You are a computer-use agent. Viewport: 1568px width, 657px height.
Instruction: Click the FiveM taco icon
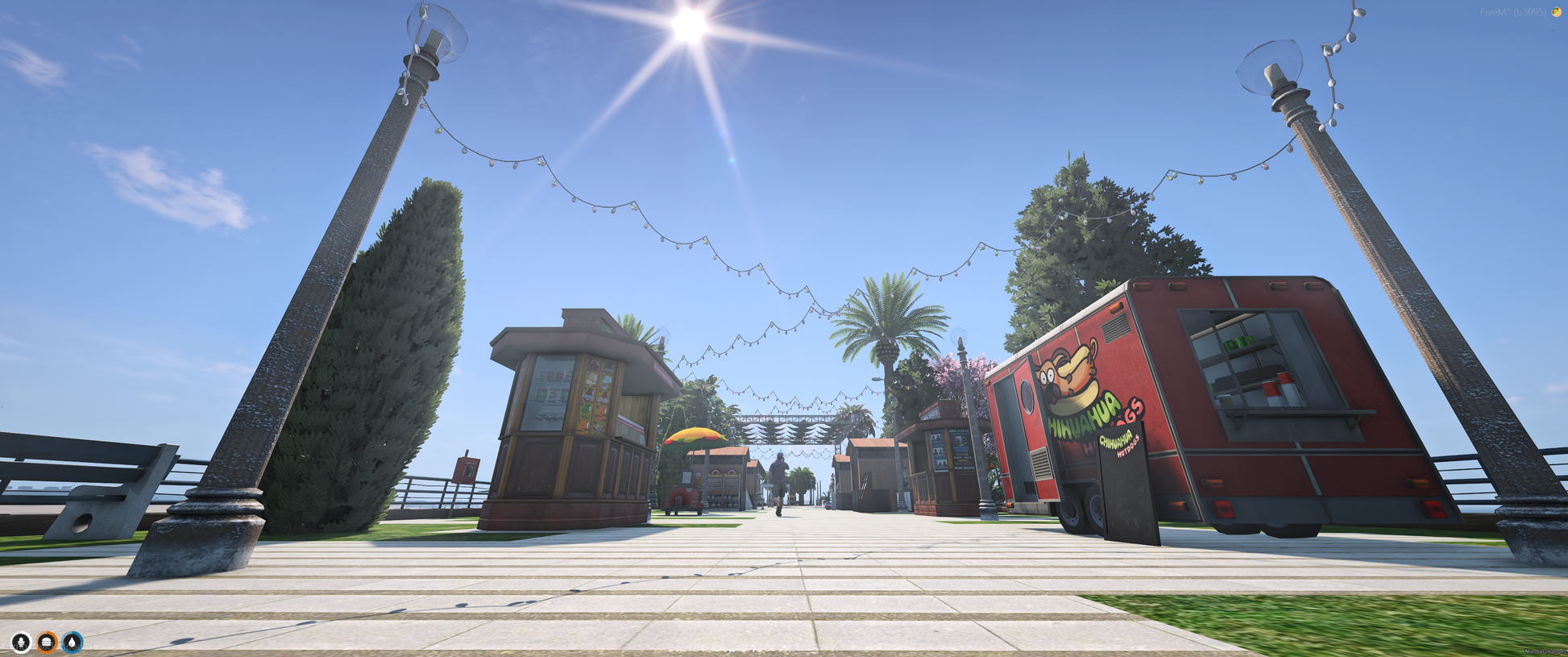(1556, 12)
